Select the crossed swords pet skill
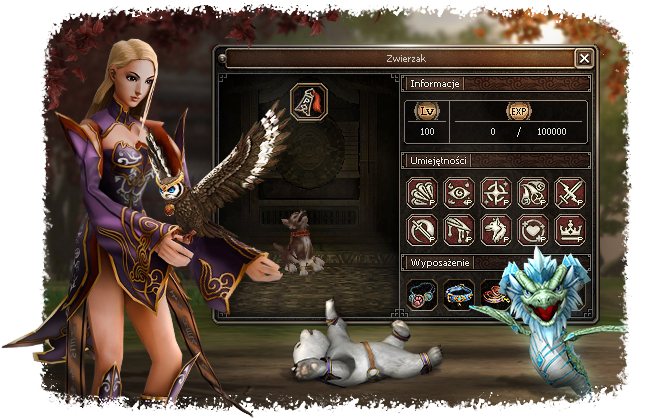The height and width of the screenshot is (418, 663). point(570,191)
